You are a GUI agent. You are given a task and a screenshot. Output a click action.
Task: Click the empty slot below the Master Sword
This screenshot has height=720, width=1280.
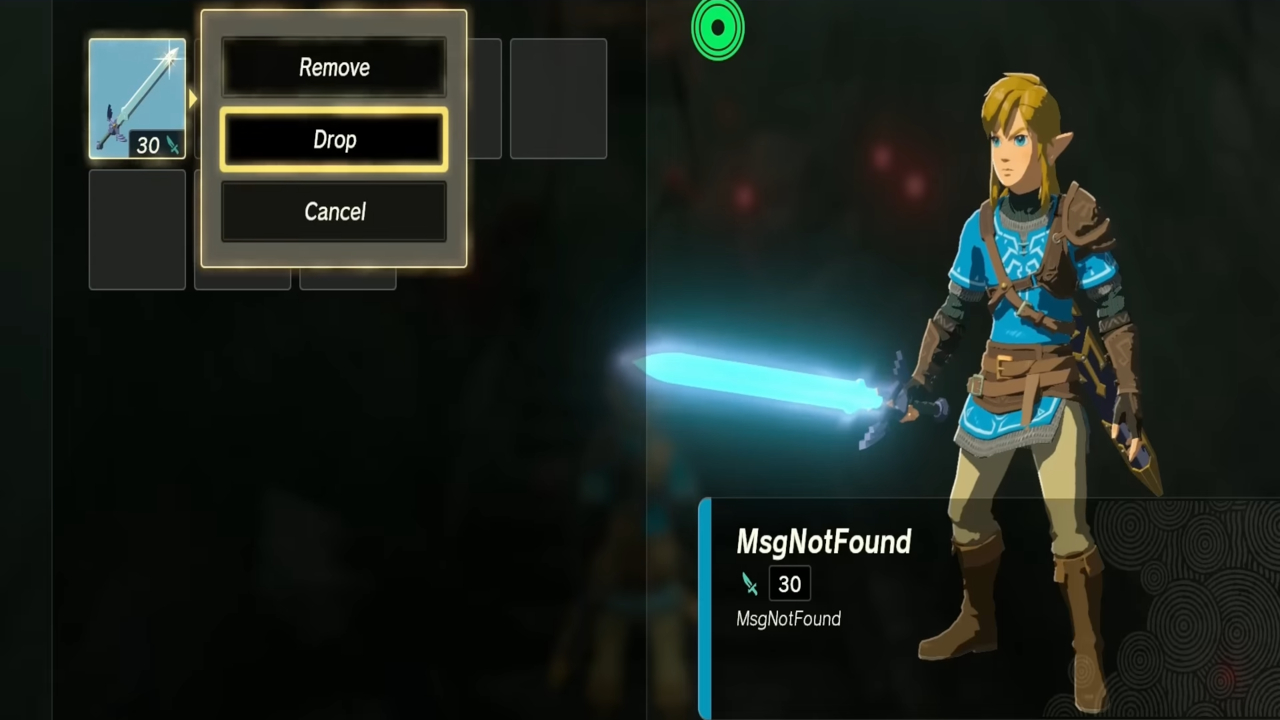pyautogui.click(x=136, y=228)
